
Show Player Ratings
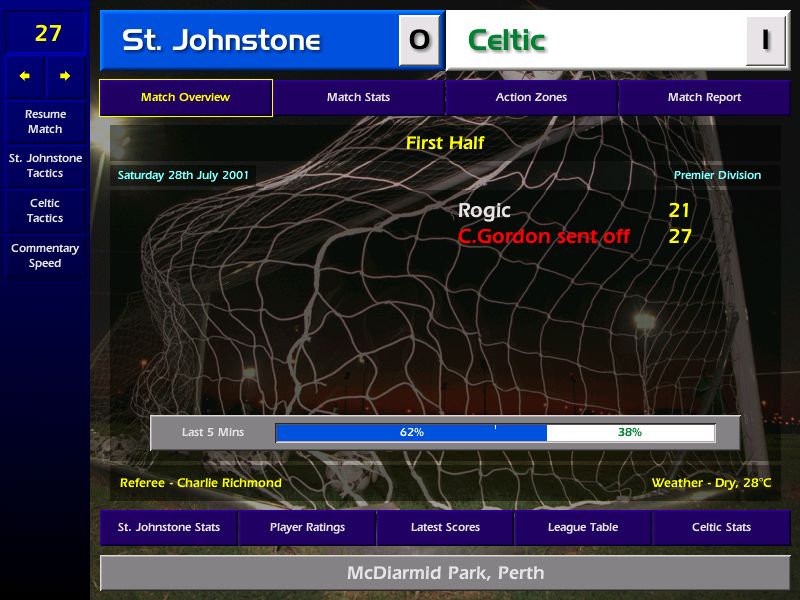tap(307, 528)
